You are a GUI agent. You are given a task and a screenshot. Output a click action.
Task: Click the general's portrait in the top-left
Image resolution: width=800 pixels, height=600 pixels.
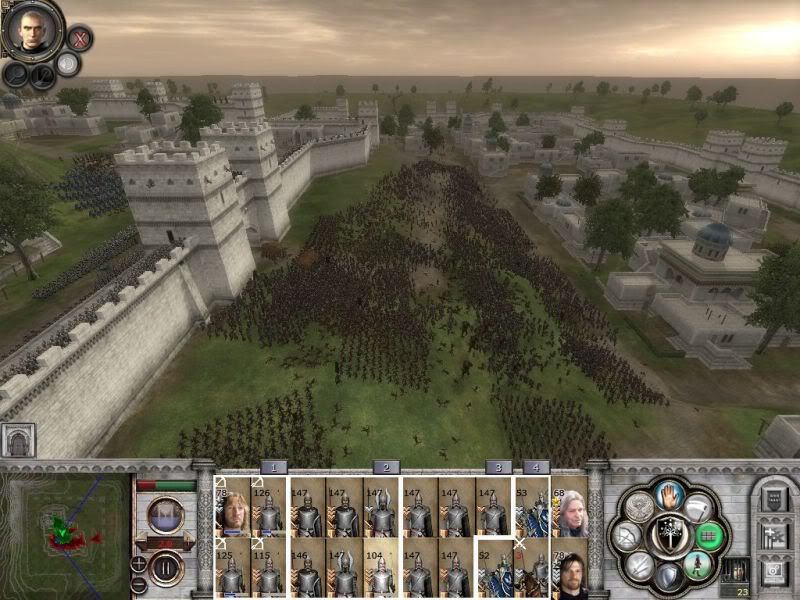point(30,30)
